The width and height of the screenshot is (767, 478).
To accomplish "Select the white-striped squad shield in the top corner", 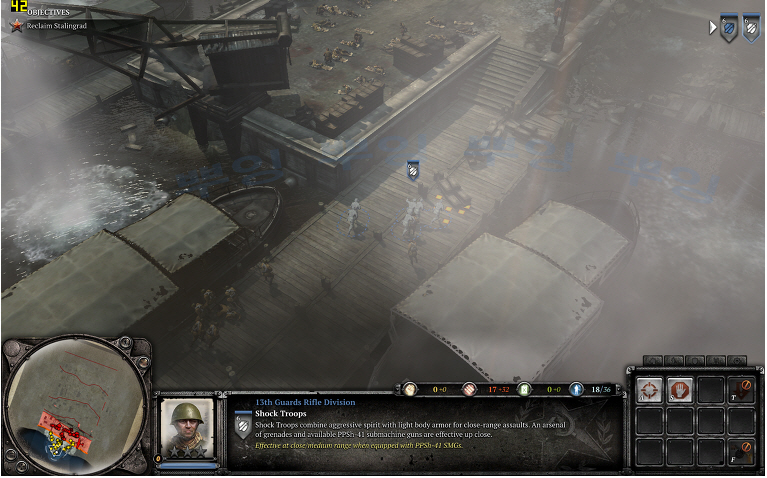I will pyautogui.click(x=751, y=29).
